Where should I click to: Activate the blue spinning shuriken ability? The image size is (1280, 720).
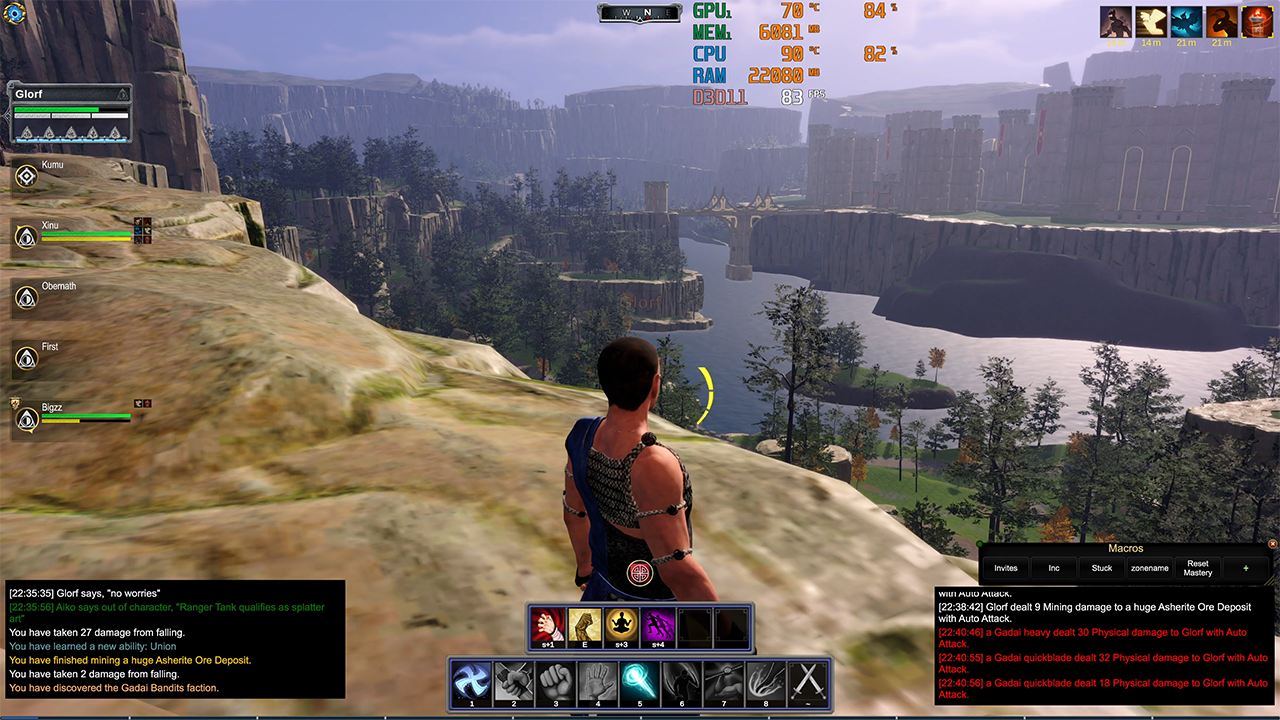tap(470, 681)
